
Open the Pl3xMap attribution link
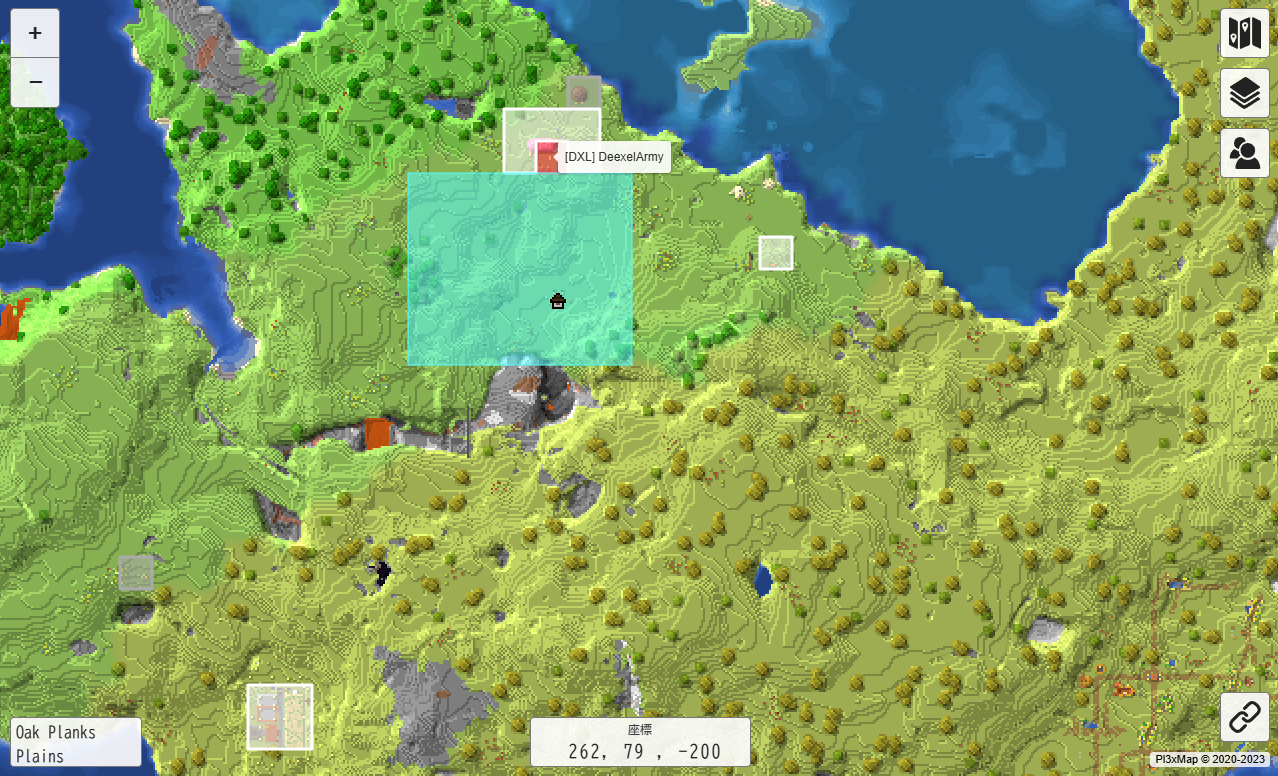pyautogui.click(x=1209, y=759)
